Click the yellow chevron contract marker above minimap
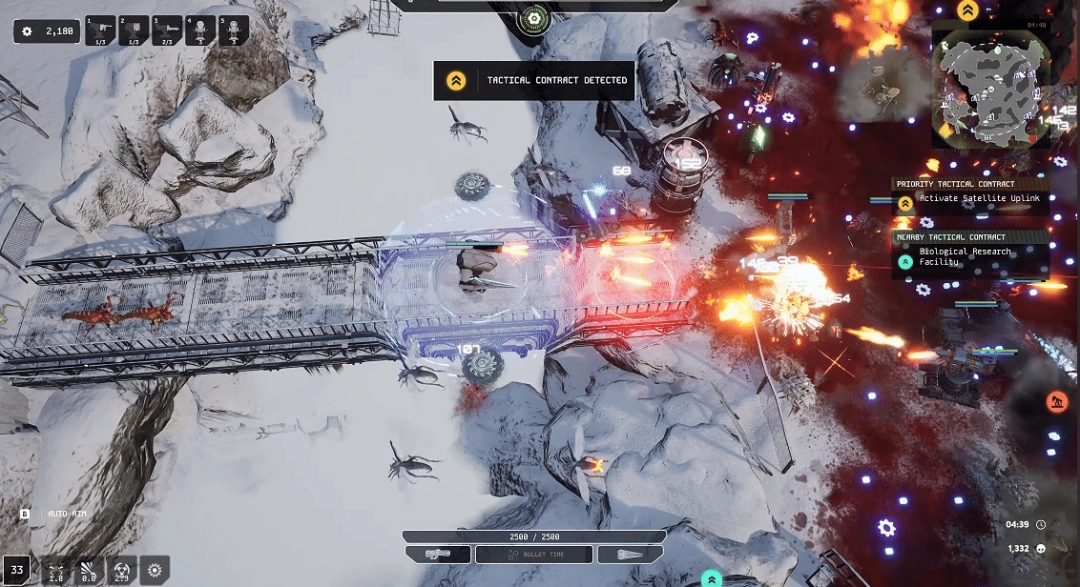 pyautogui.click(x=967, y=11)
